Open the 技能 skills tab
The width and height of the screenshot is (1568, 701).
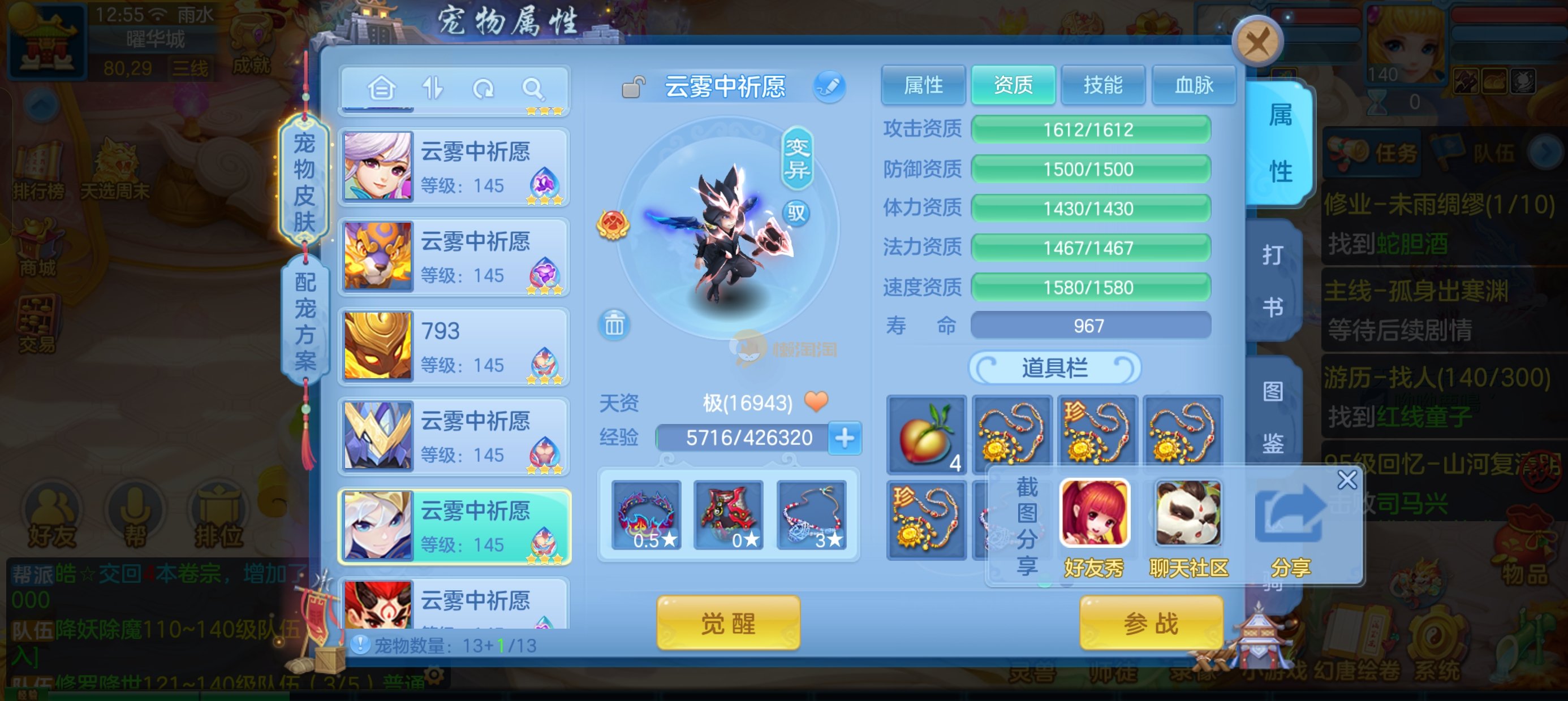(x=1102, y=85)
